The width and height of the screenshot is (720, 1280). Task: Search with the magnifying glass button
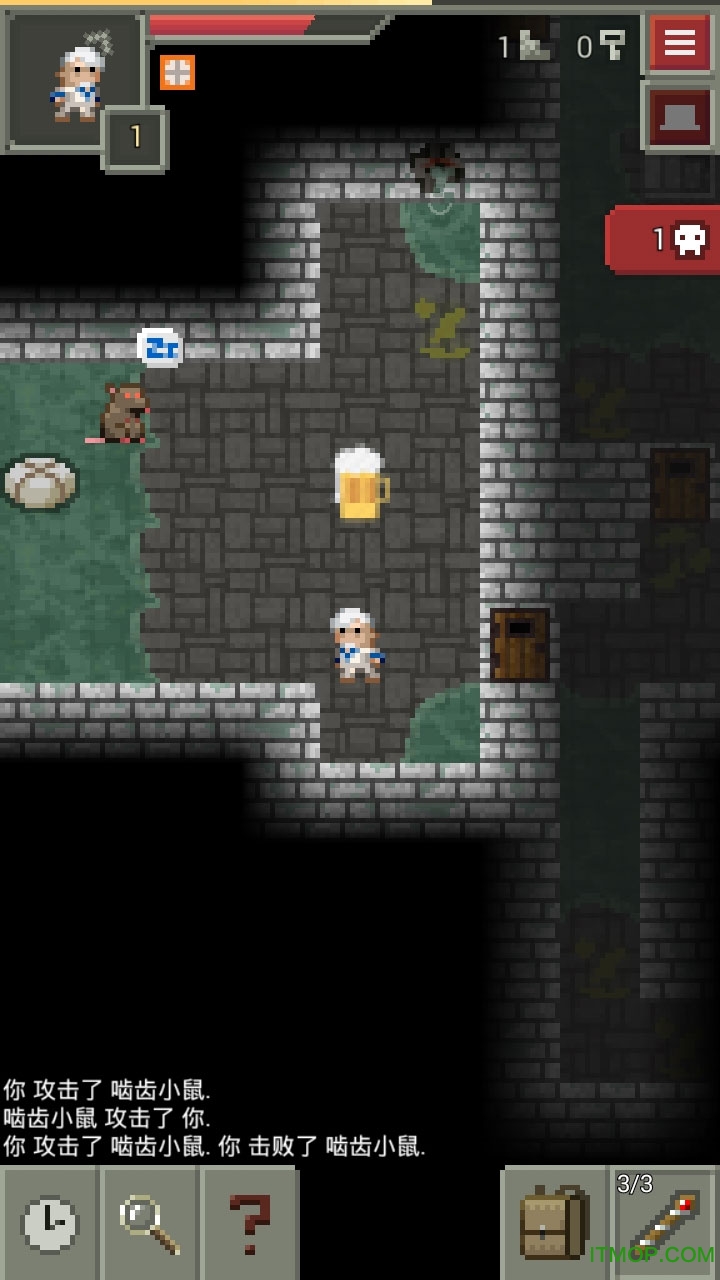coord(149,1222)
